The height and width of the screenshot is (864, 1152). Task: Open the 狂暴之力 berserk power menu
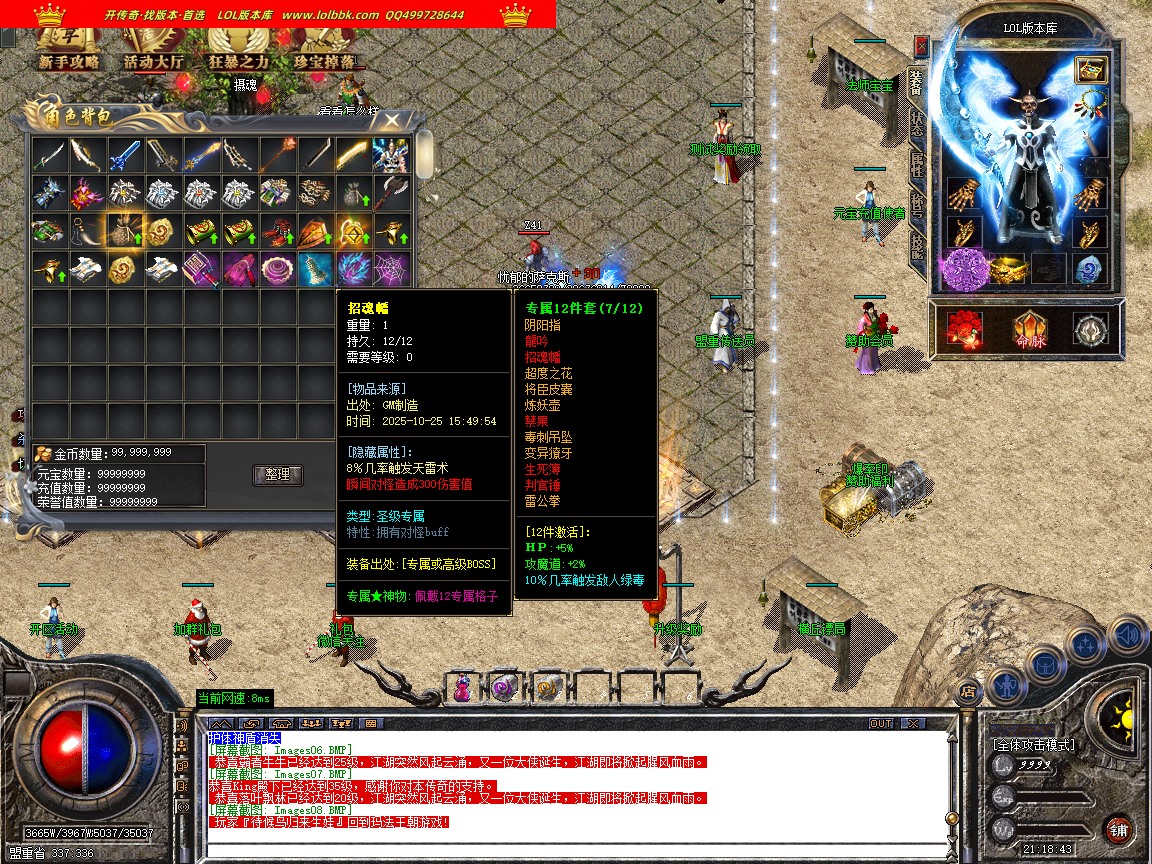(239, 59)
